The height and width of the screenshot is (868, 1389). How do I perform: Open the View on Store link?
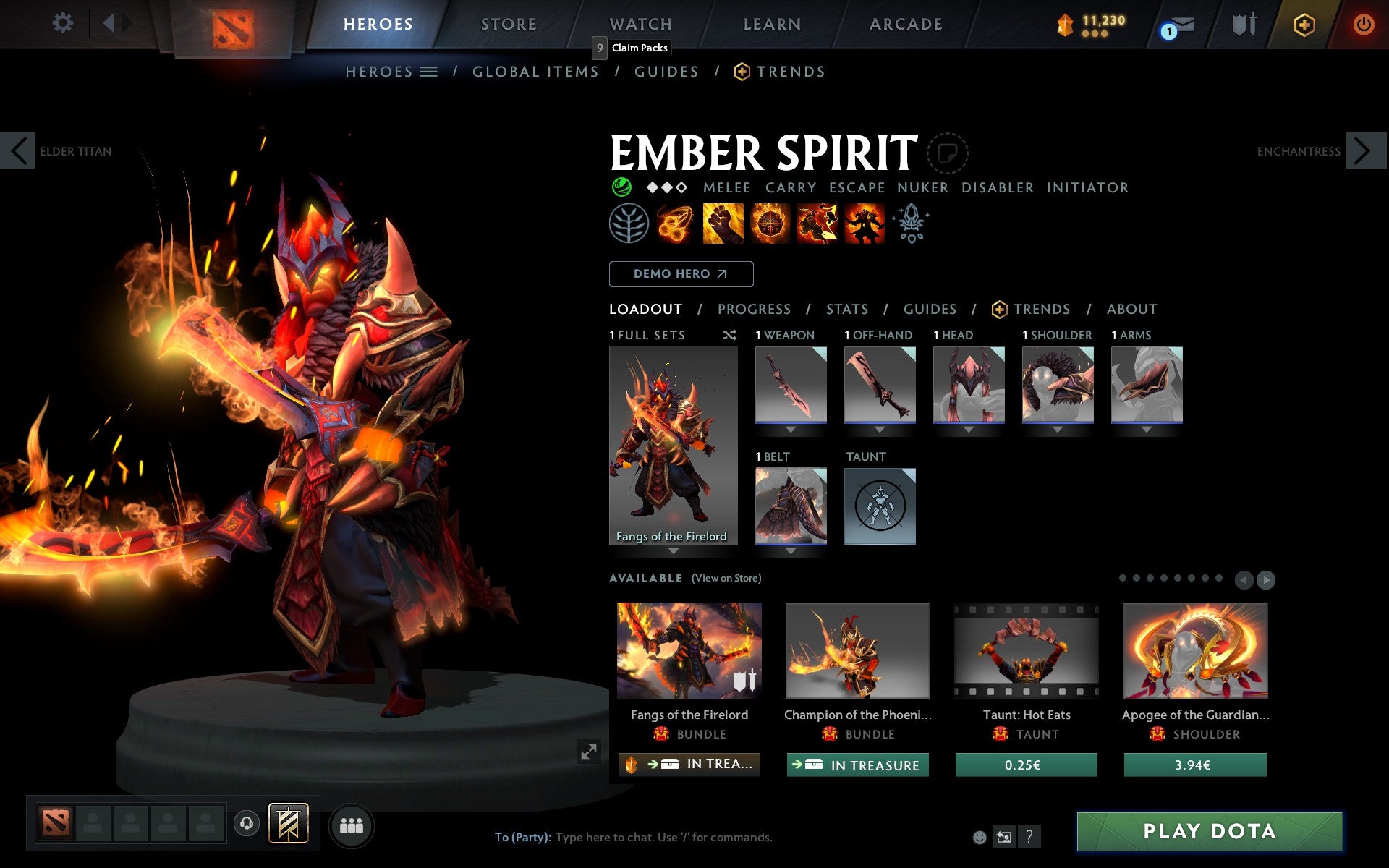tap(726, 578)
